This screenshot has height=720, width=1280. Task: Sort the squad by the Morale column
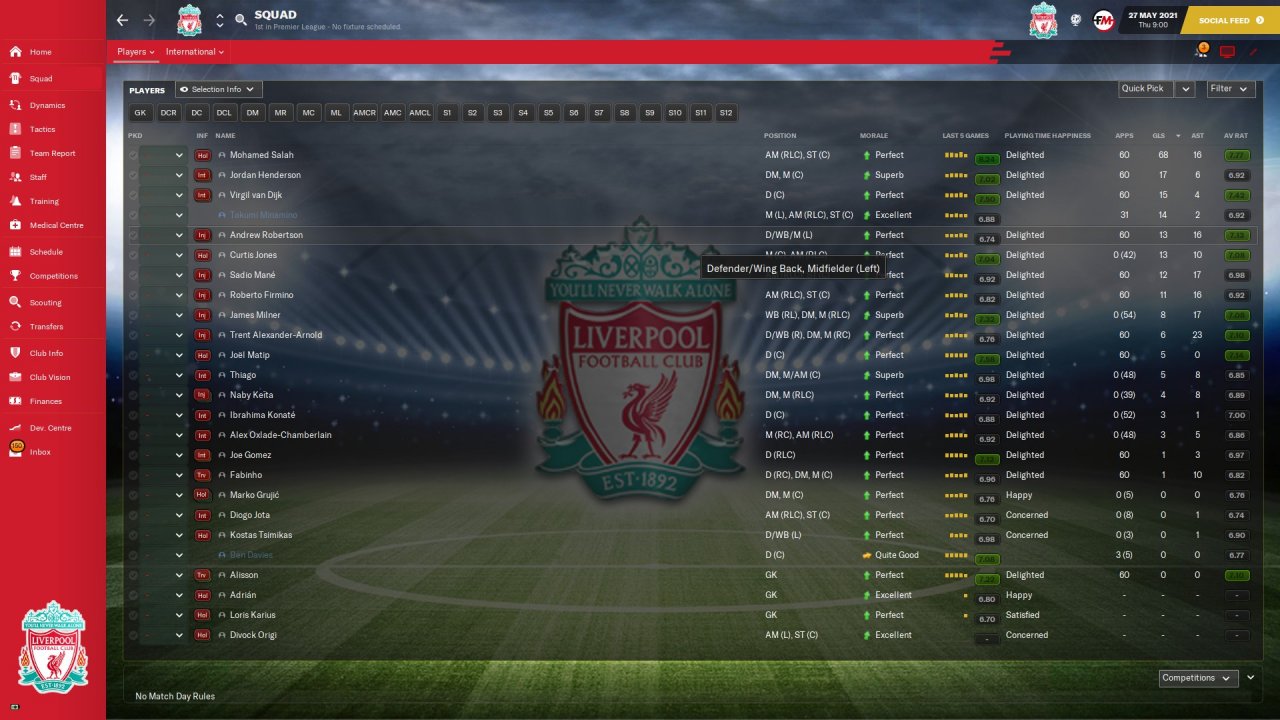[873, 136]
